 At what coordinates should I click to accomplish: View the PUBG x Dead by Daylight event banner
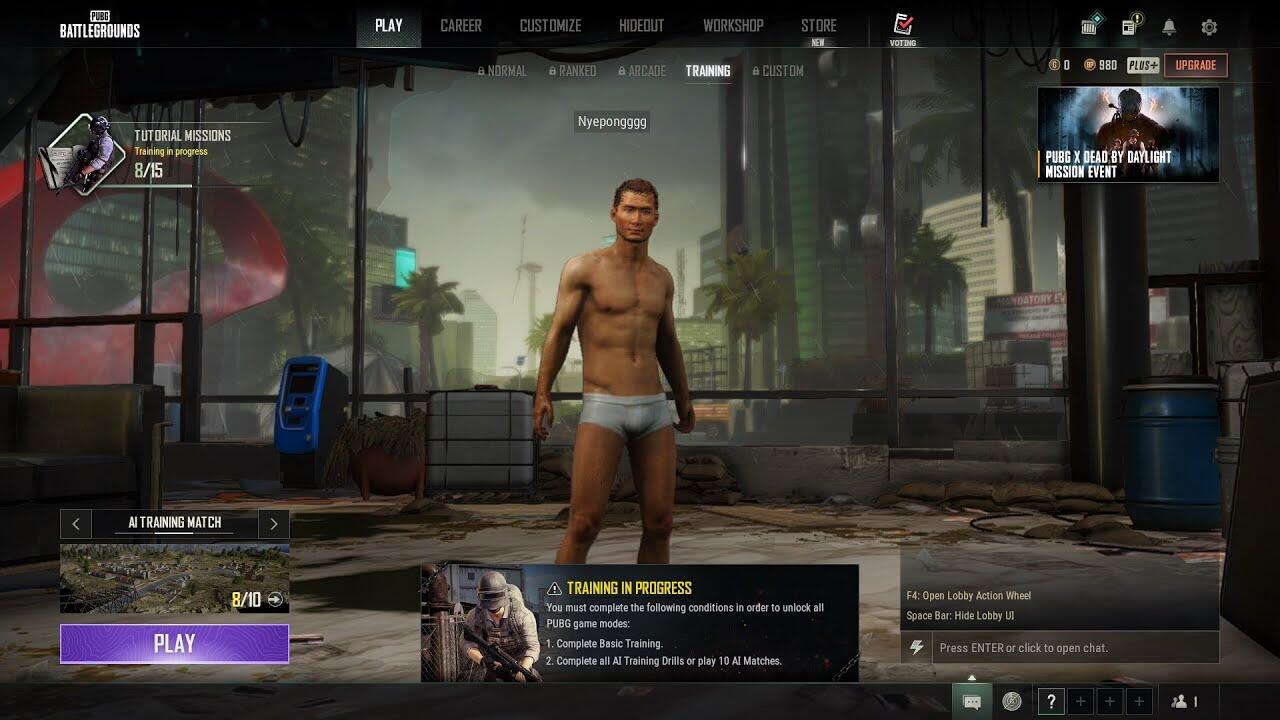[x=1128, y=134]
